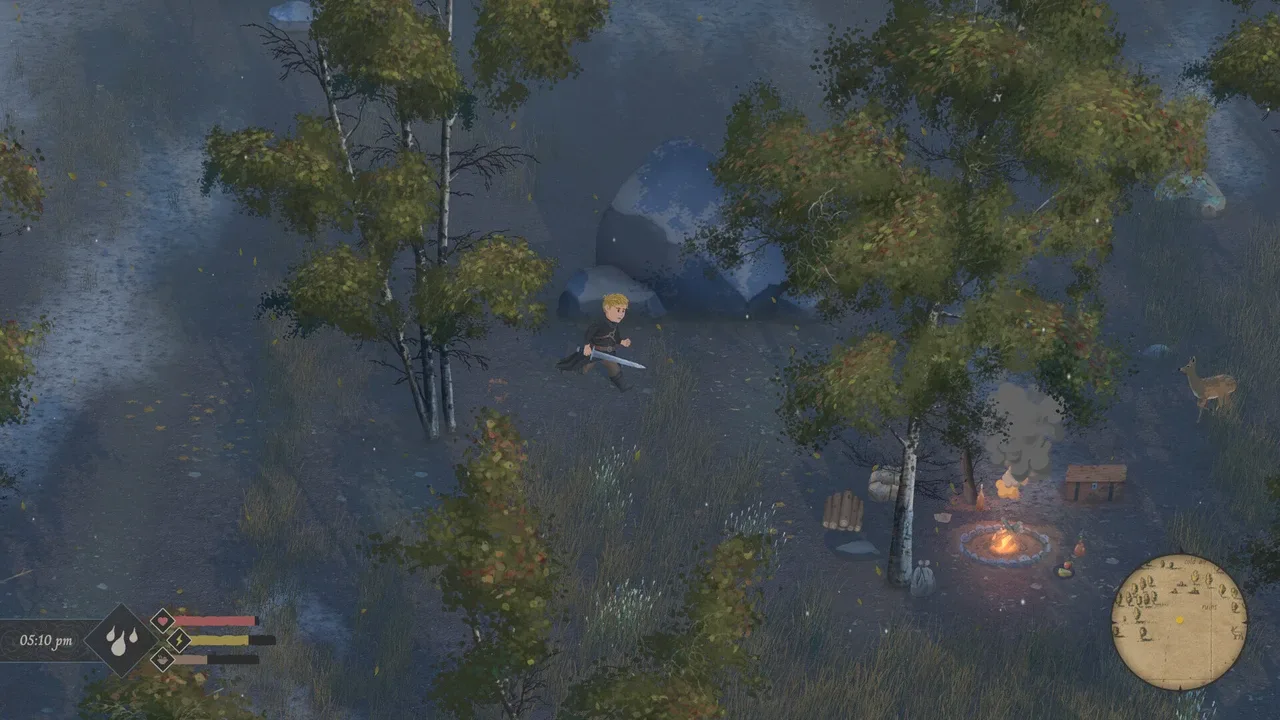
Task: Click the lightning energy icon
Action: coord(178,641)
